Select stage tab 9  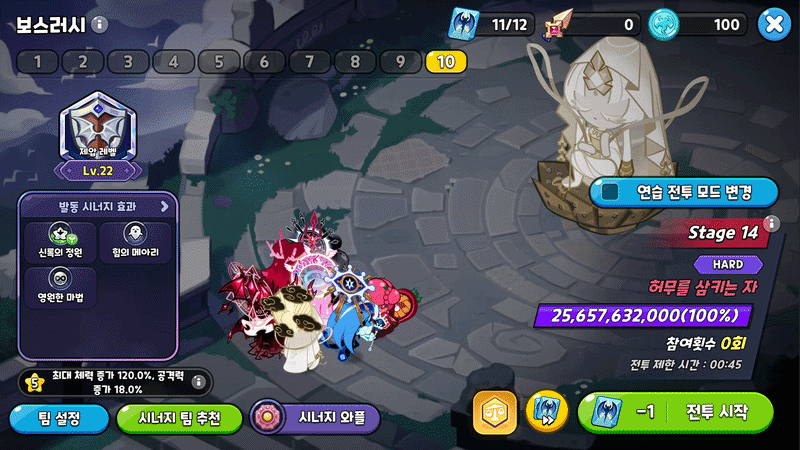coord(401,62)
